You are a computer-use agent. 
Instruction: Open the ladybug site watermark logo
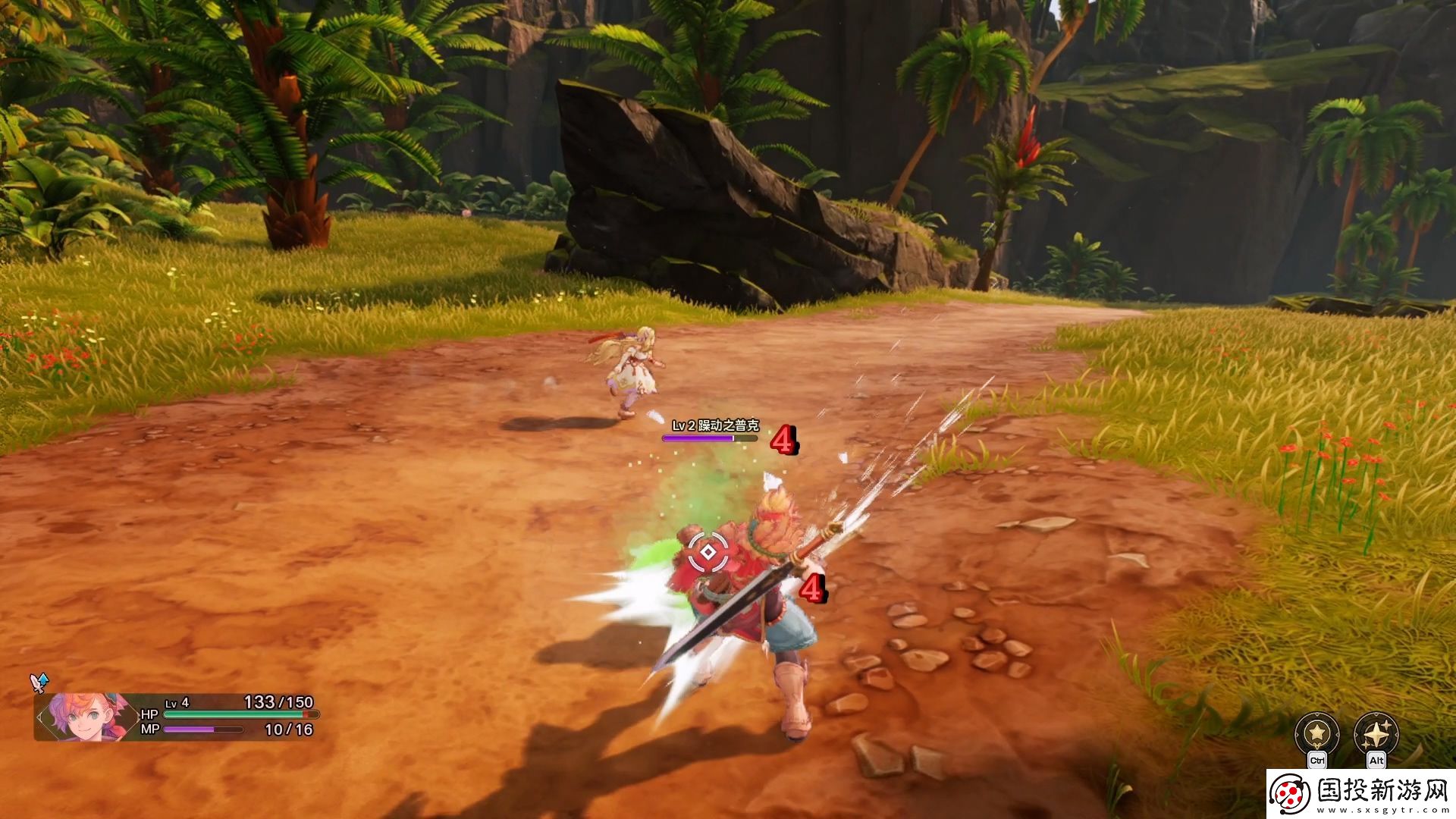coord(1290,794)
